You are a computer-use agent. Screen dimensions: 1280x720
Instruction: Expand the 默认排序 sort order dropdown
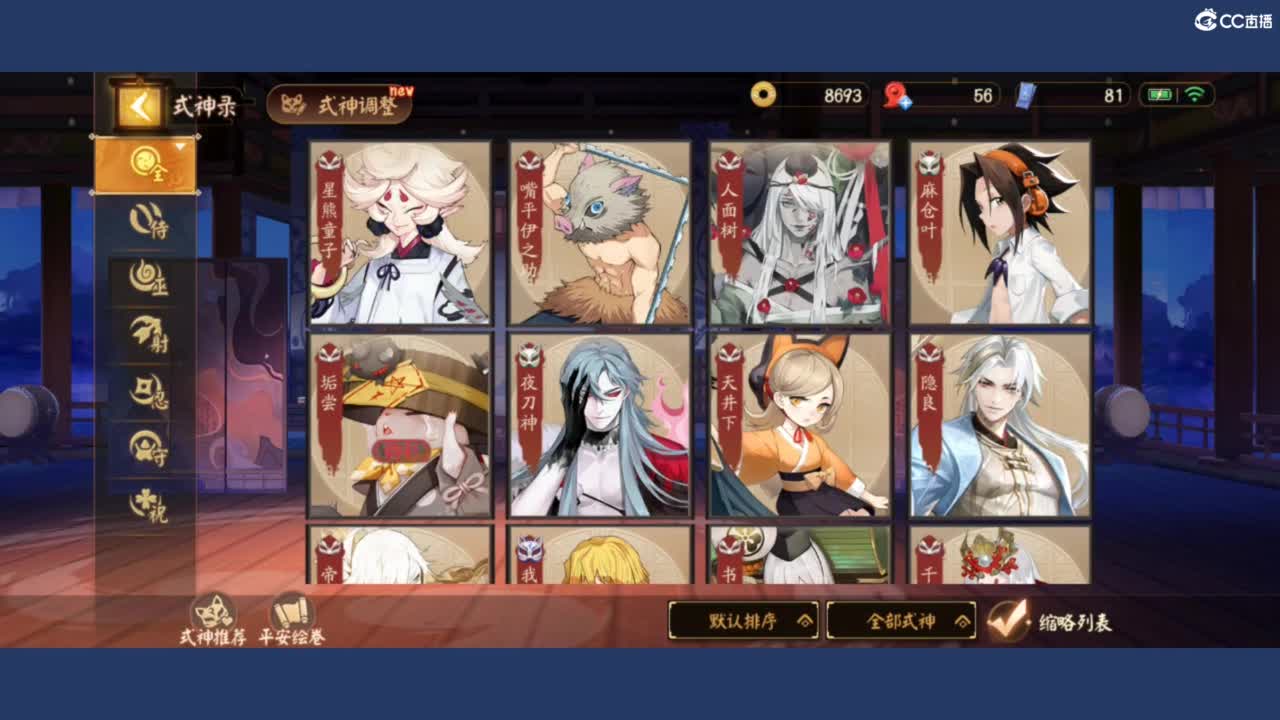pyautogui.click(x=744, y=621)
